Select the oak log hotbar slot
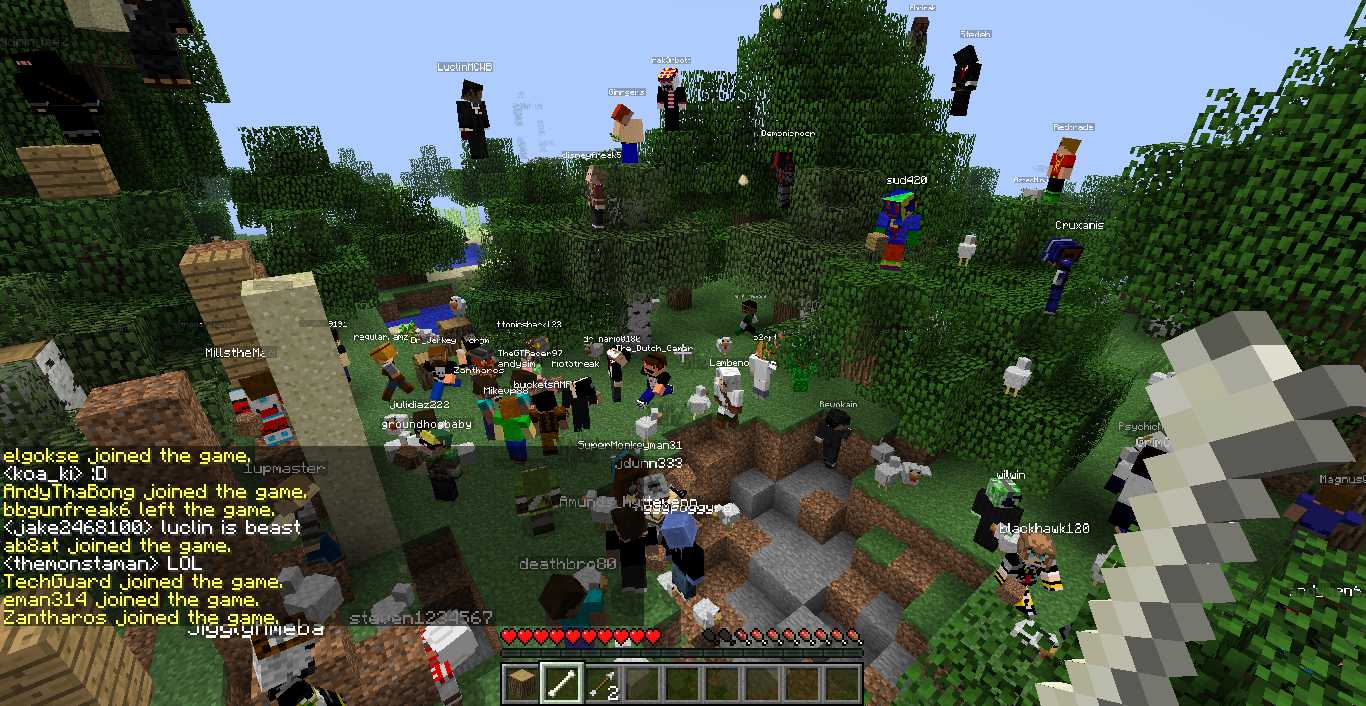 (521, 683)
